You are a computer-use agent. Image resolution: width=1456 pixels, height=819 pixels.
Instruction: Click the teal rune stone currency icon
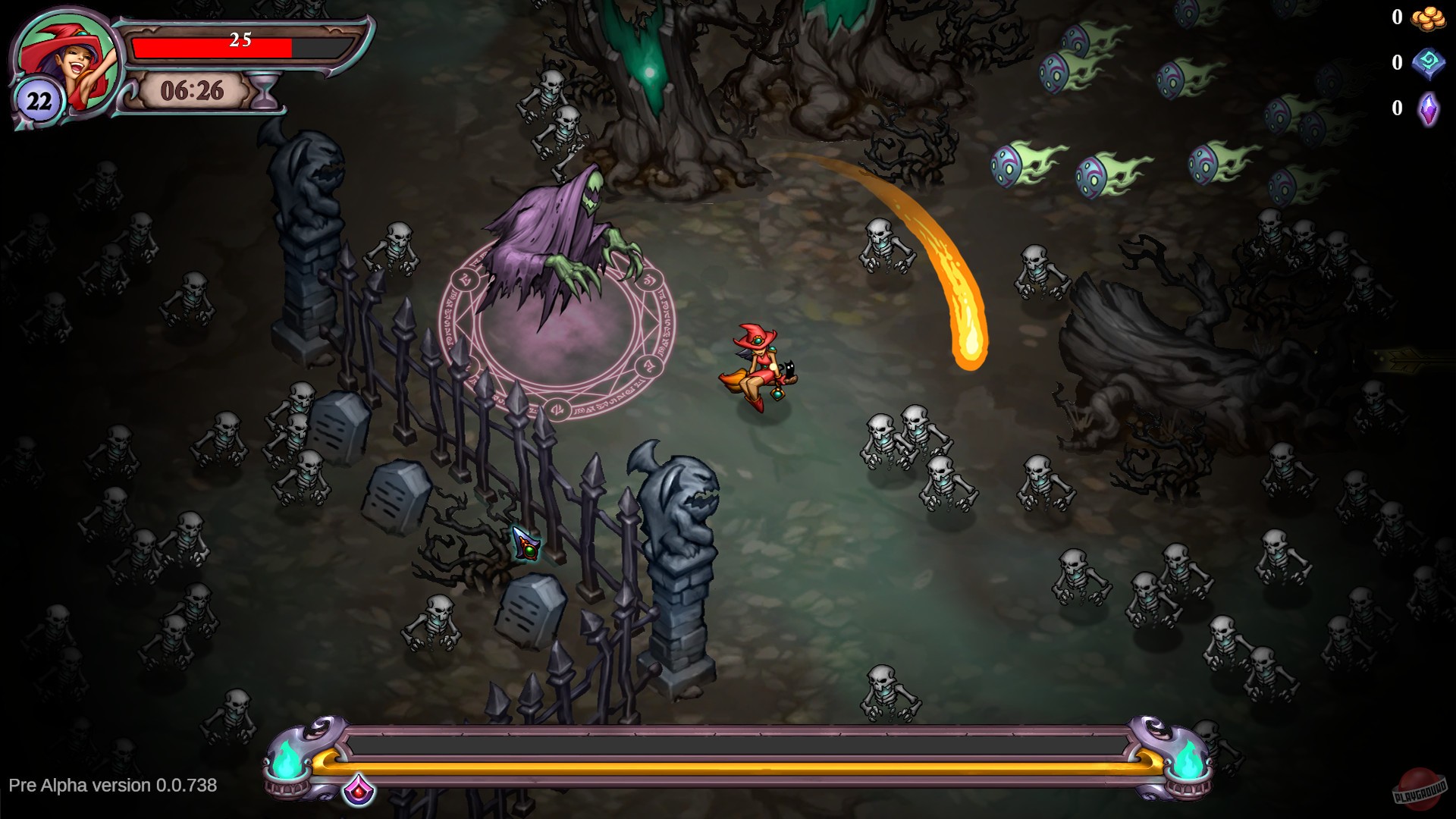click(x=1426, y=64)
